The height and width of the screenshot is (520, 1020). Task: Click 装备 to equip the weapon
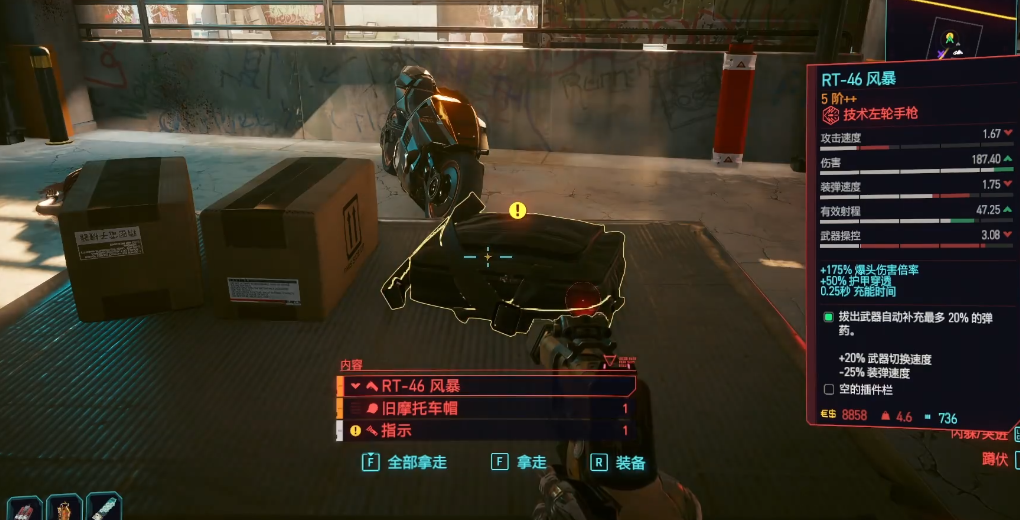coord(619,463)
